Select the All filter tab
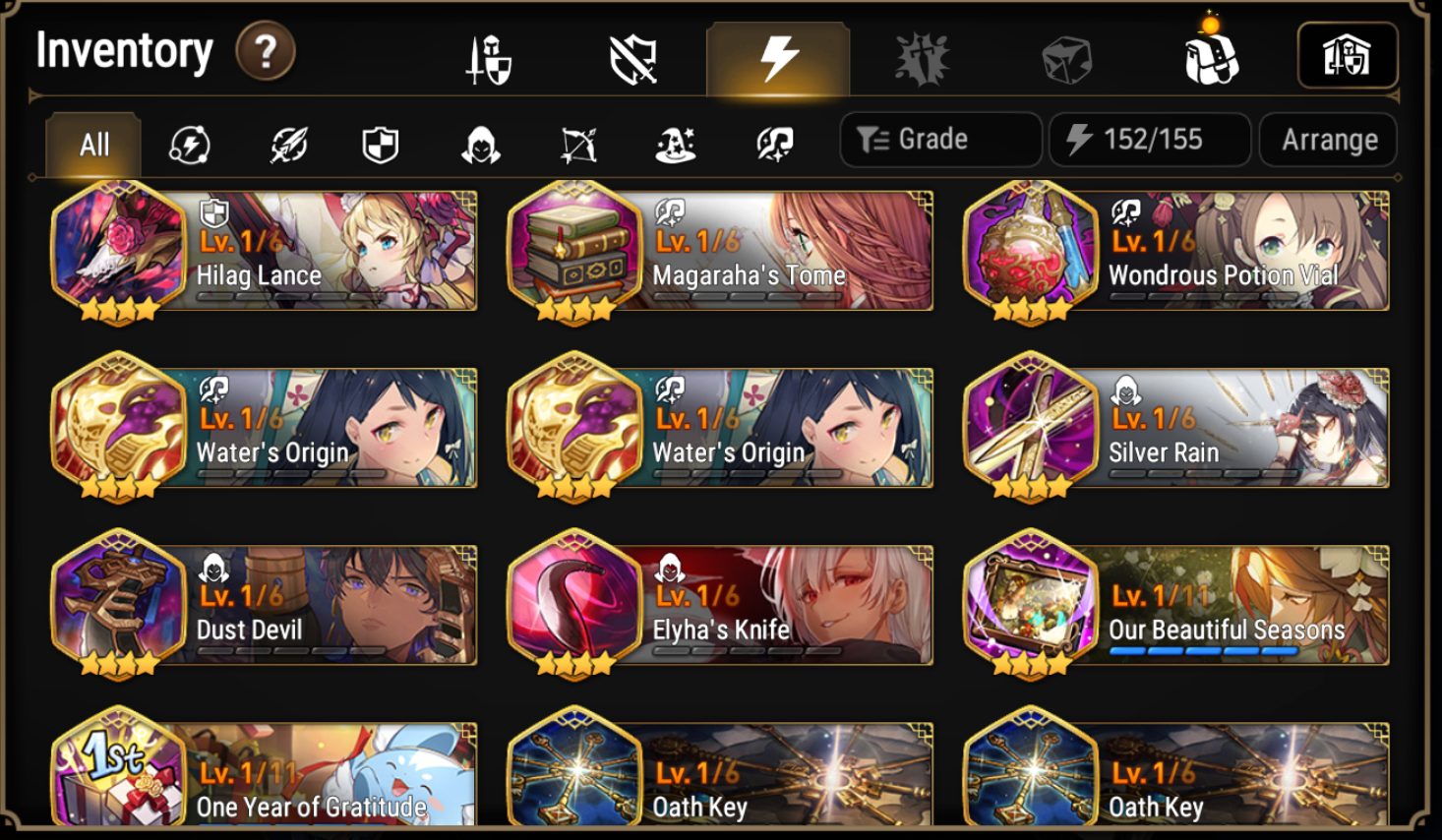This screenshot has width=1442, height=840. click(x=92, y=144)
